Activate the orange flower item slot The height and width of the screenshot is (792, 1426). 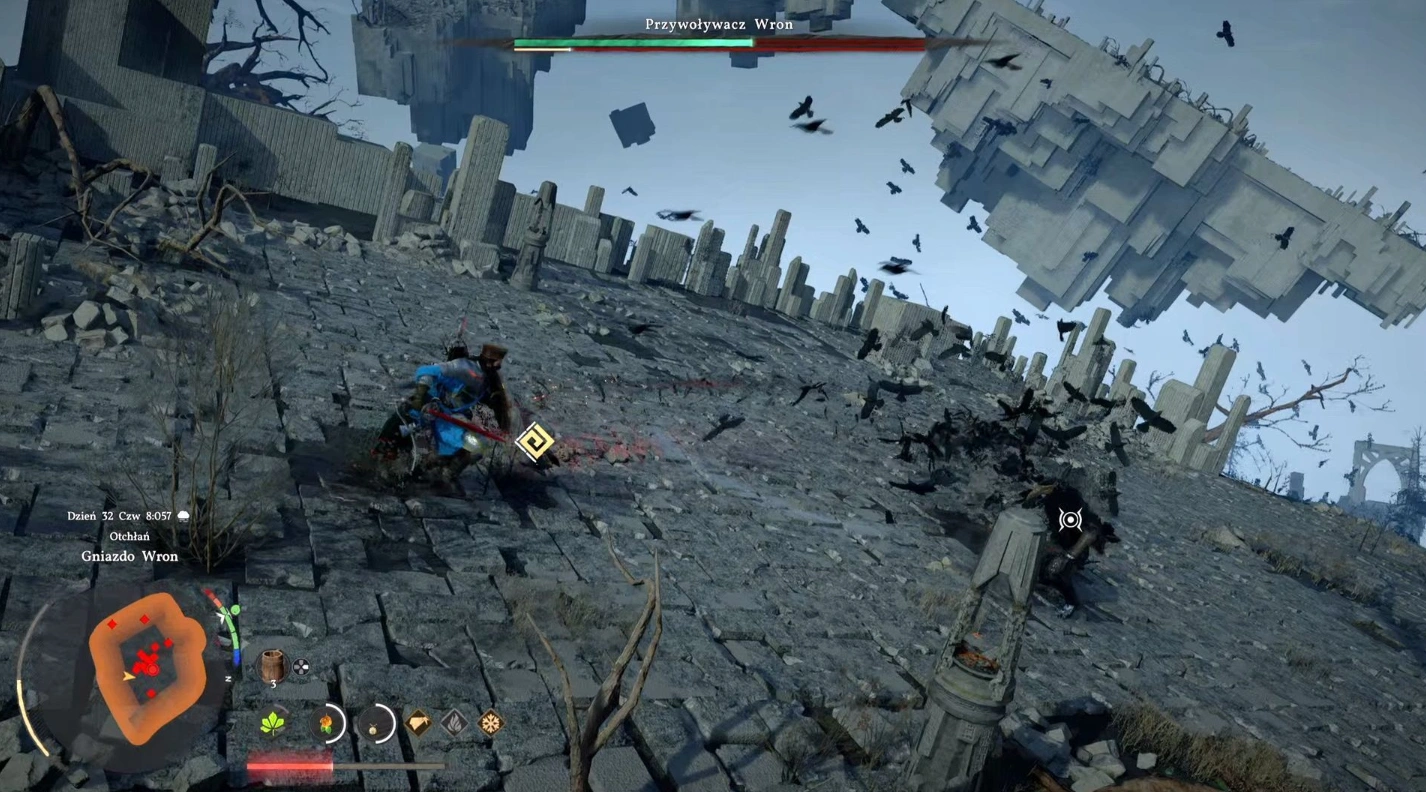coord(325,722)
